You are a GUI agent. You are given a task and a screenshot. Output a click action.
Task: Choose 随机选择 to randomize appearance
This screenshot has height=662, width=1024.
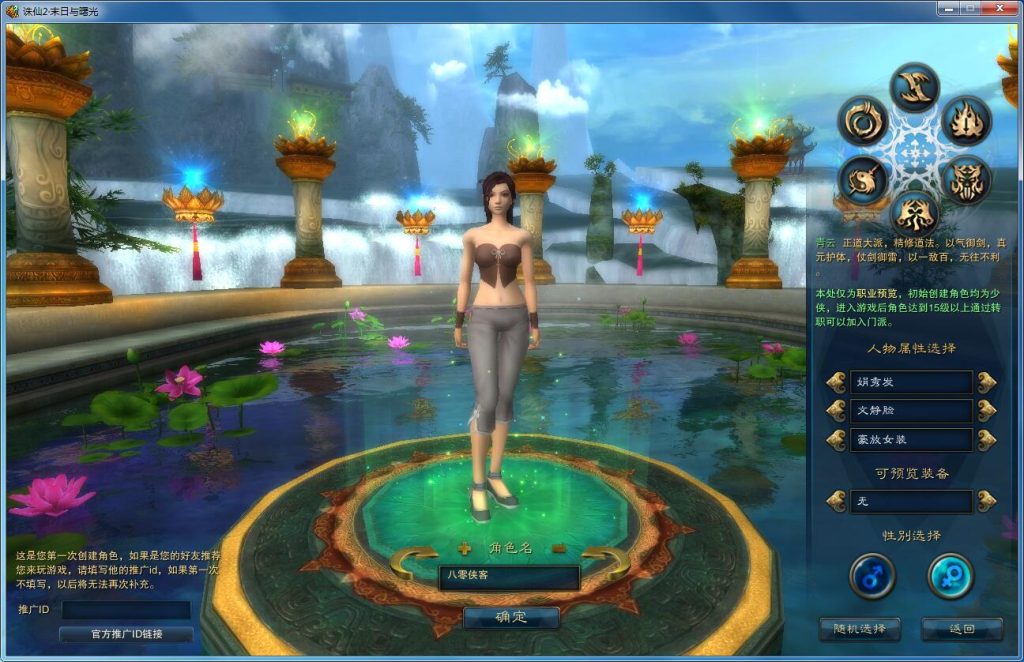pyautogui.click(x=859, y=629)
